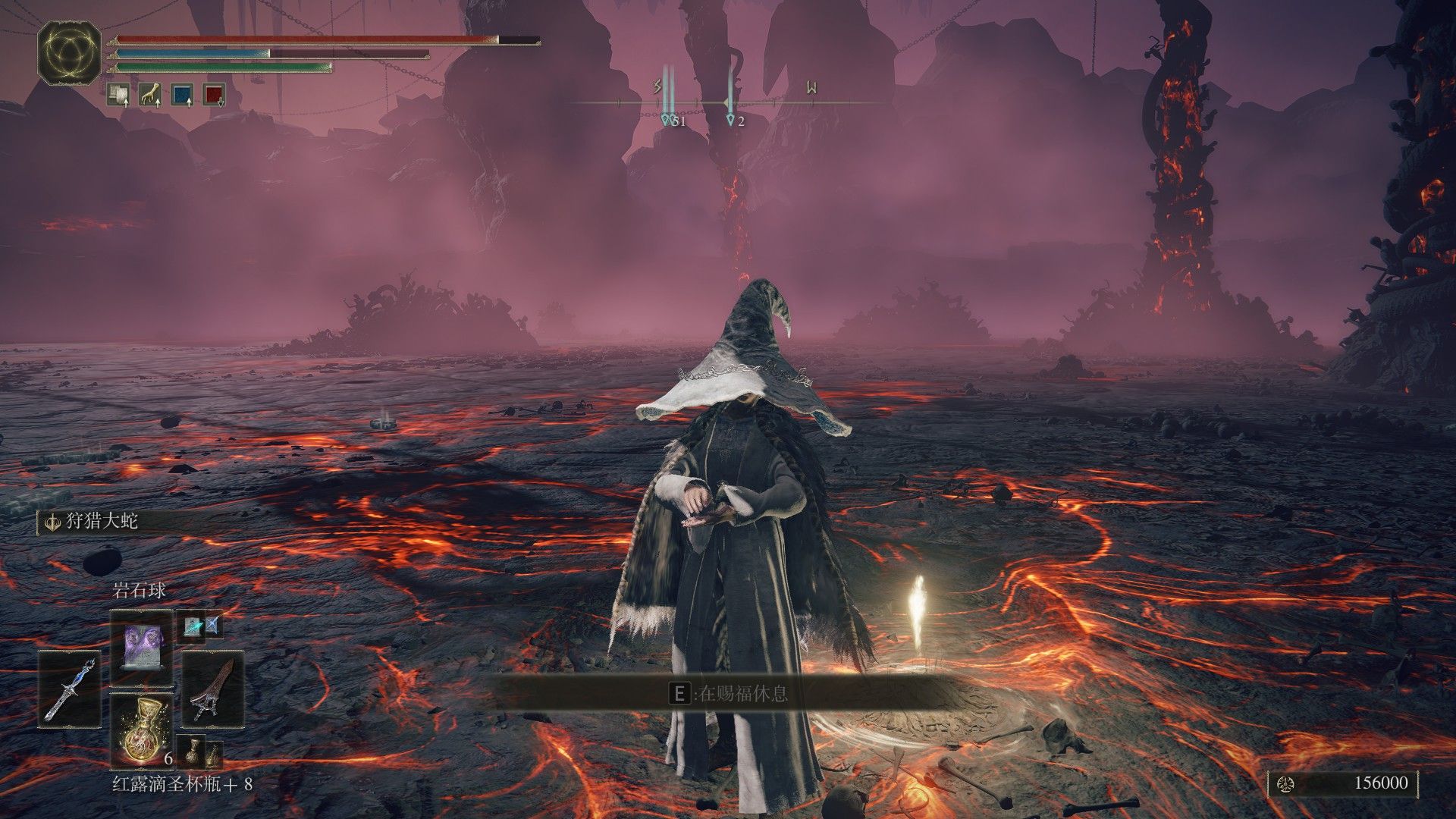Inspect the claw talisman buff icon
This screenshot has width=1456, height=819.
click(150, 94)
